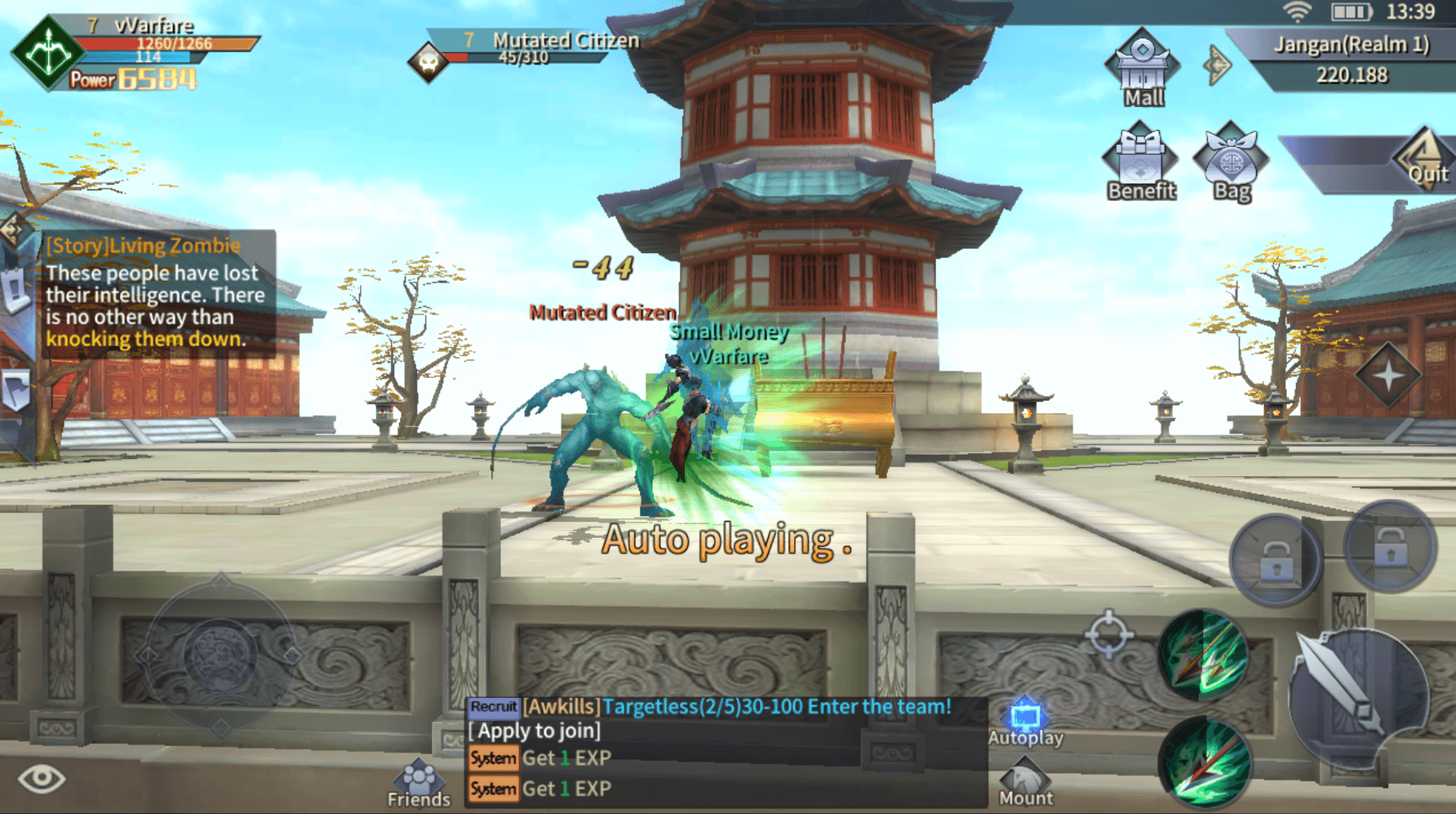Viewport: 1456px width, 814px height.
Task: Select Apply to join recruit link
Action: (x=535, y=731)
